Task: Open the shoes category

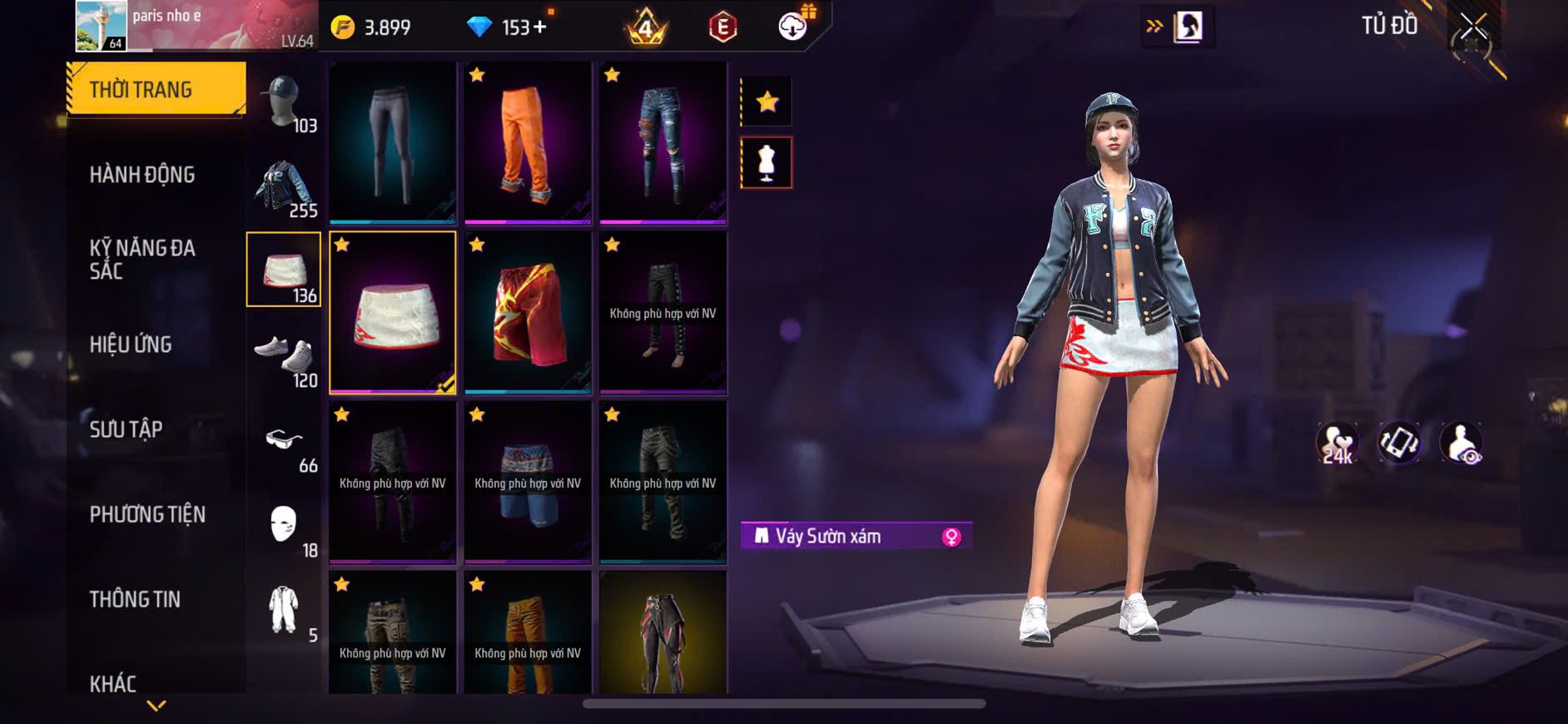Action: click(284, 358)
